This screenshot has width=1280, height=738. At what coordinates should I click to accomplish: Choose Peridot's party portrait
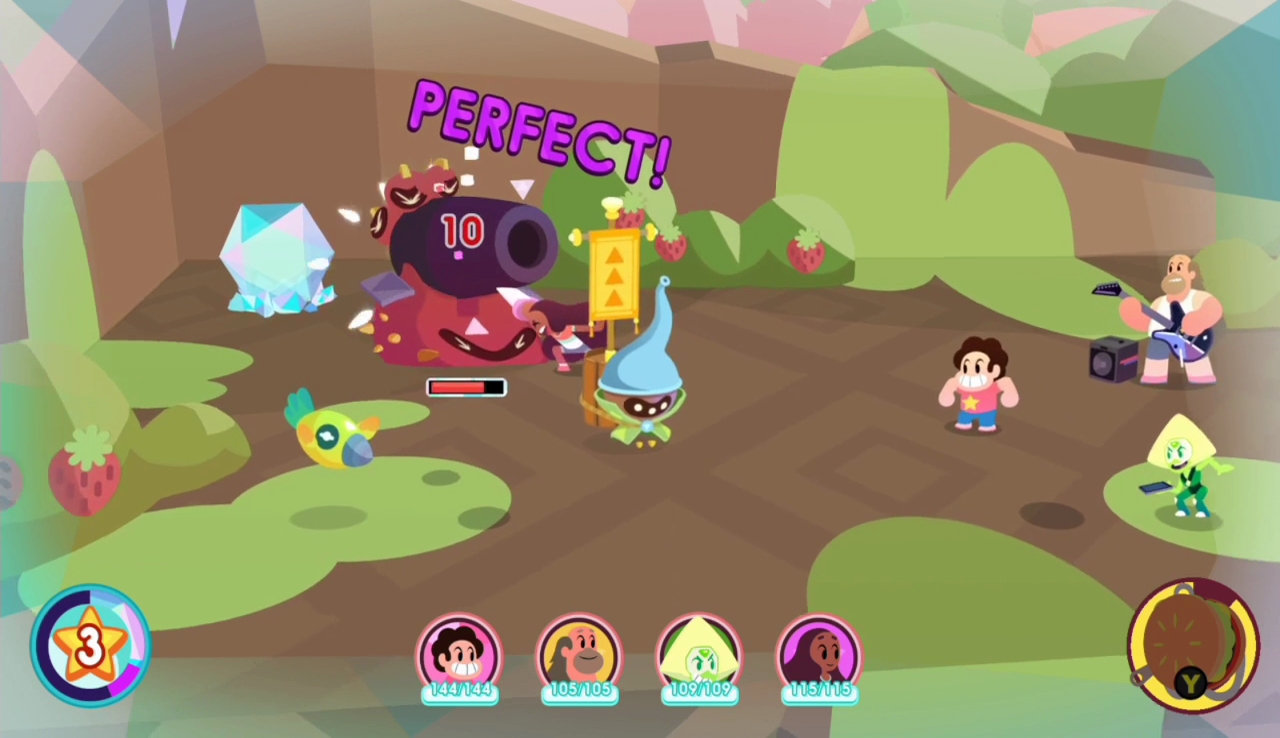pyautogui.click(x=699, y=655)
